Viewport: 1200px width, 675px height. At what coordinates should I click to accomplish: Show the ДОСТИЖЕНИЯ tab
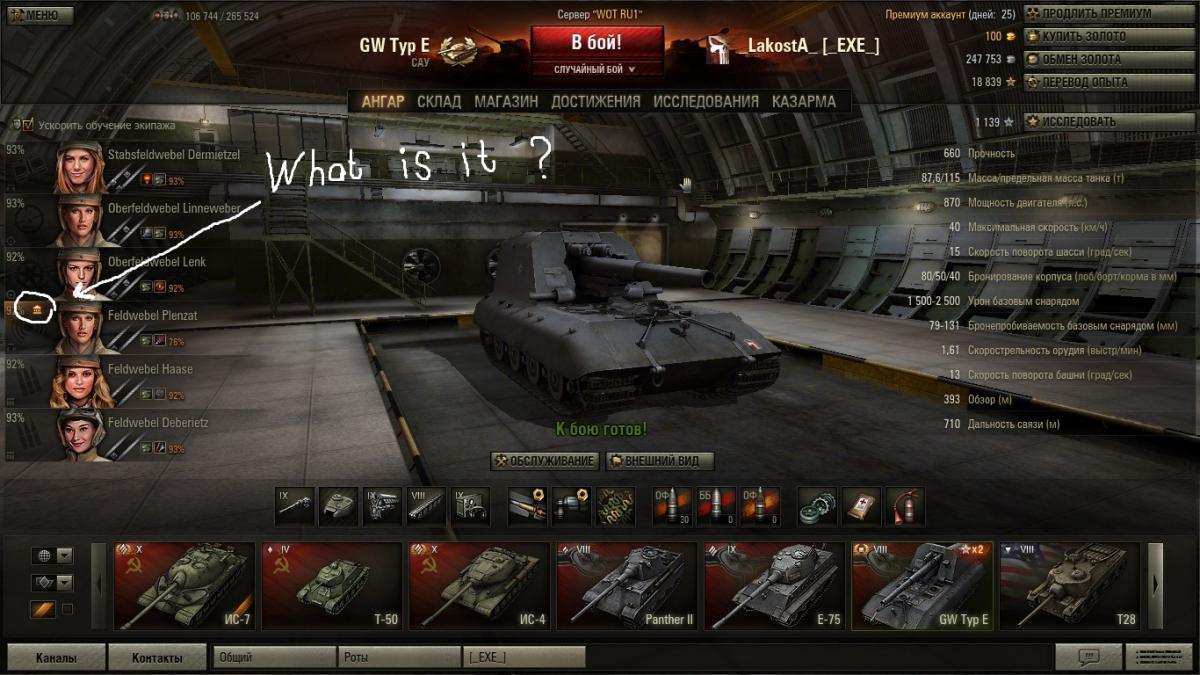pyautogui.click(x=595, y=101)
